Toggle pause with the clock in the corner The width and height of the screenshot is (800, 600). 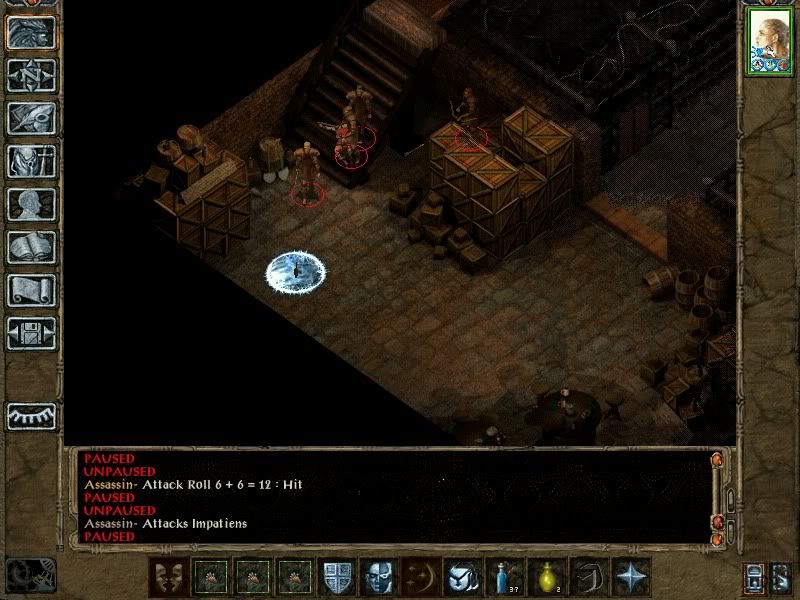coord(30,573)
